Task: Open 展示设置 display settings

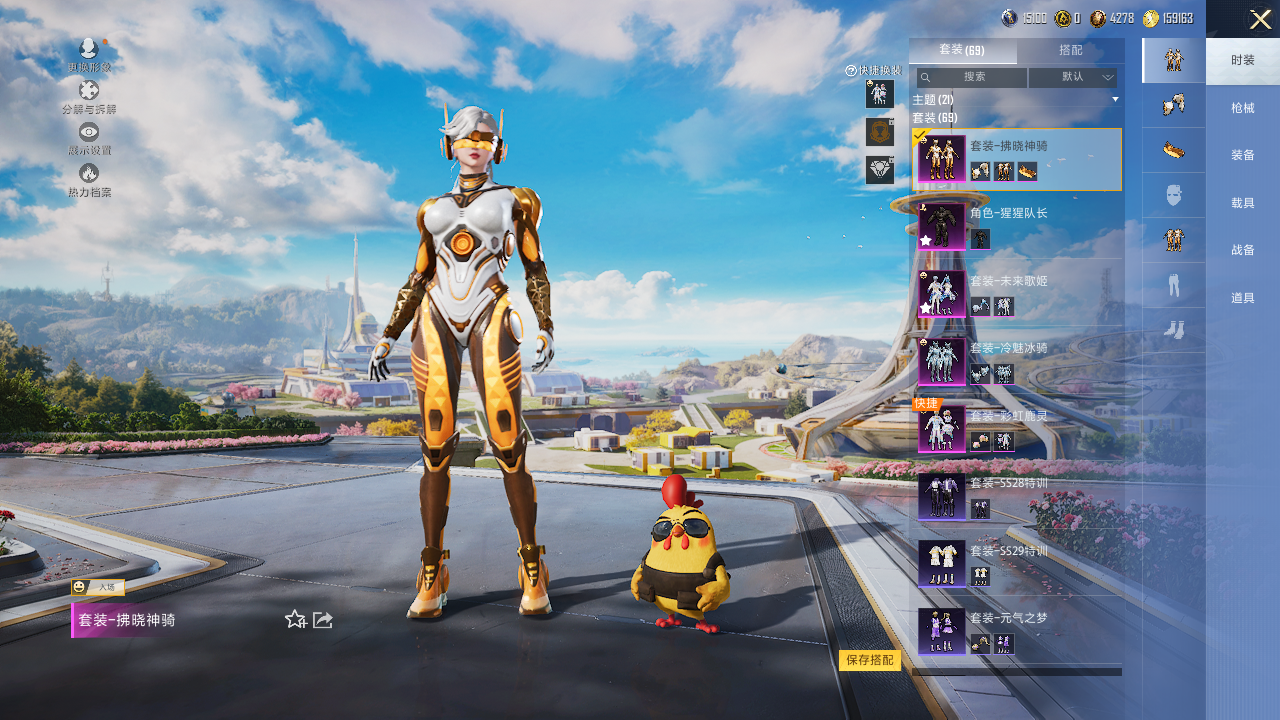Action: point(89,138)
